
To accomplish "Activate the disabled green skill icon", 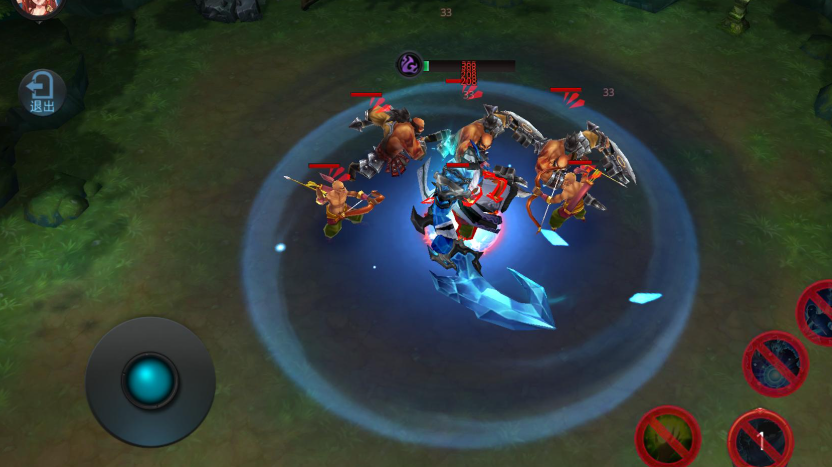I will 667,438.
